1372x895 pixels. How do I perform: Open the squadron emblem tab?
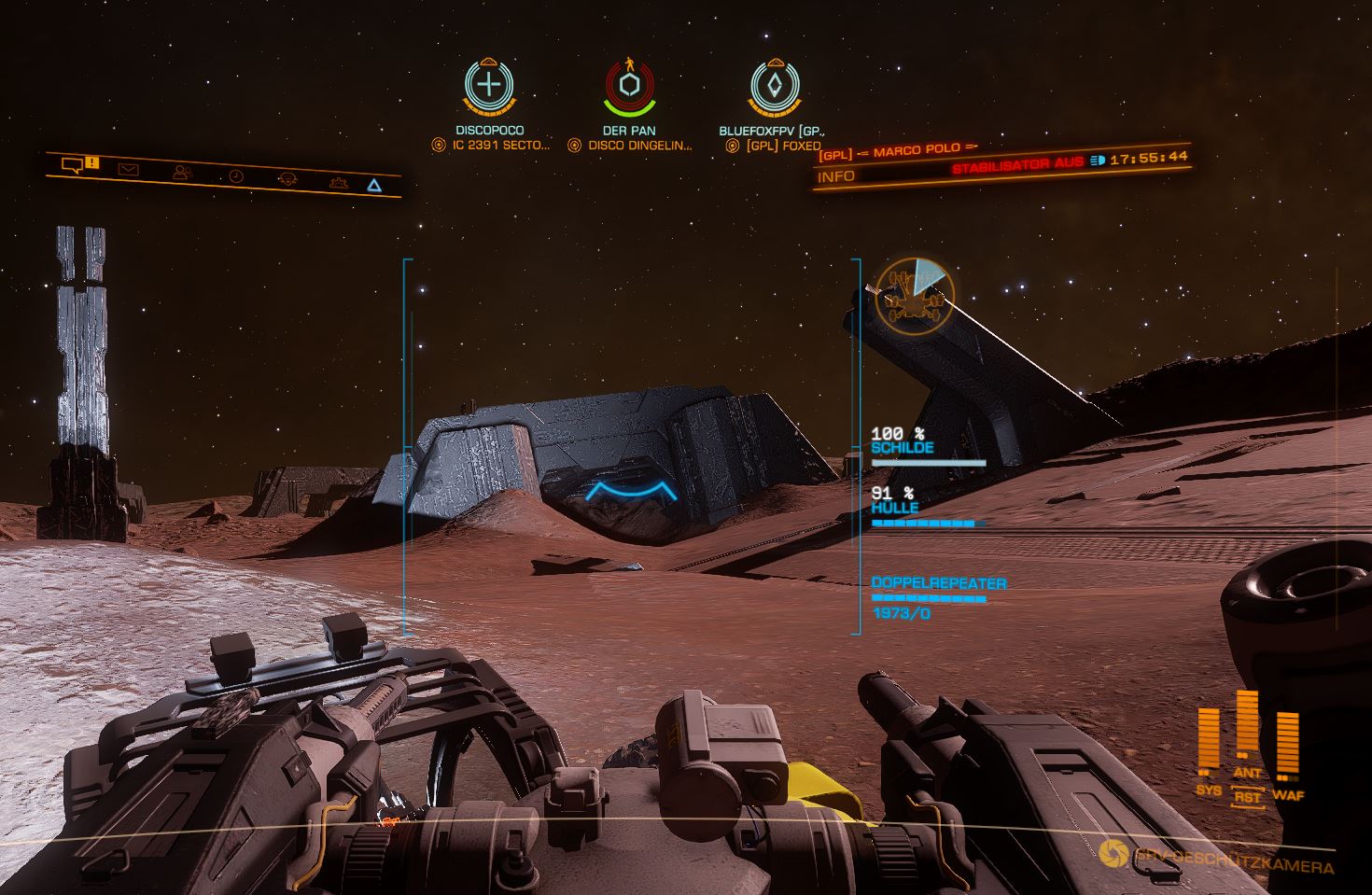pyautogui.click(x=288, y=178)
